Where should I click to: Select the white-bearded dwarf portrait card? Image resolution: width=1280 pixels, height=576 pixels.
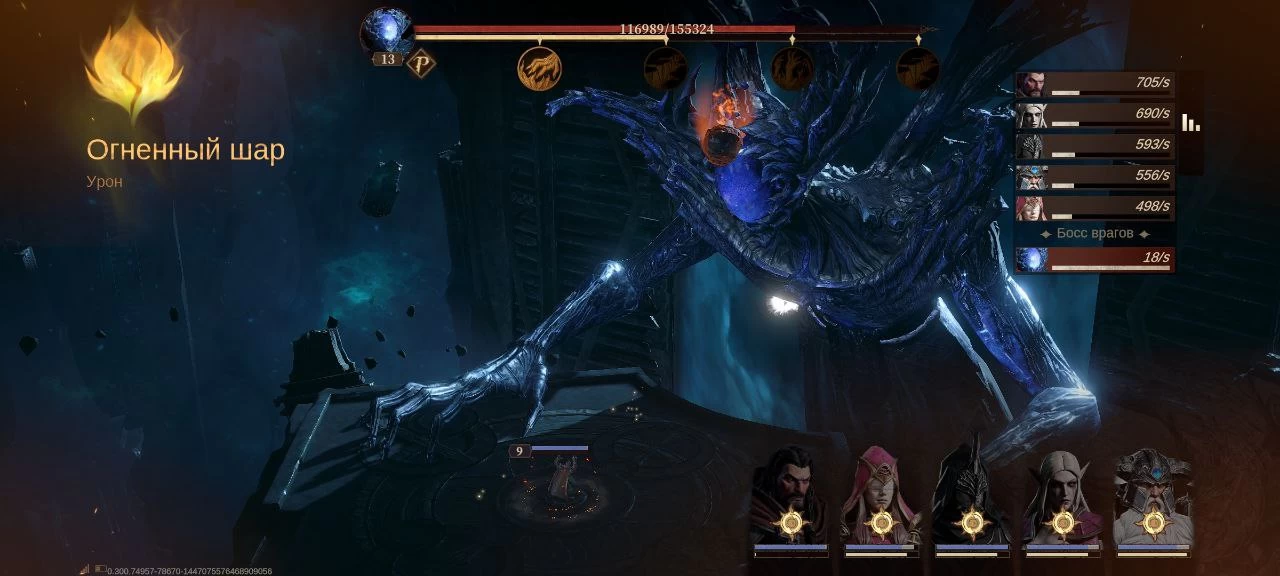(x=1153, y=500)
